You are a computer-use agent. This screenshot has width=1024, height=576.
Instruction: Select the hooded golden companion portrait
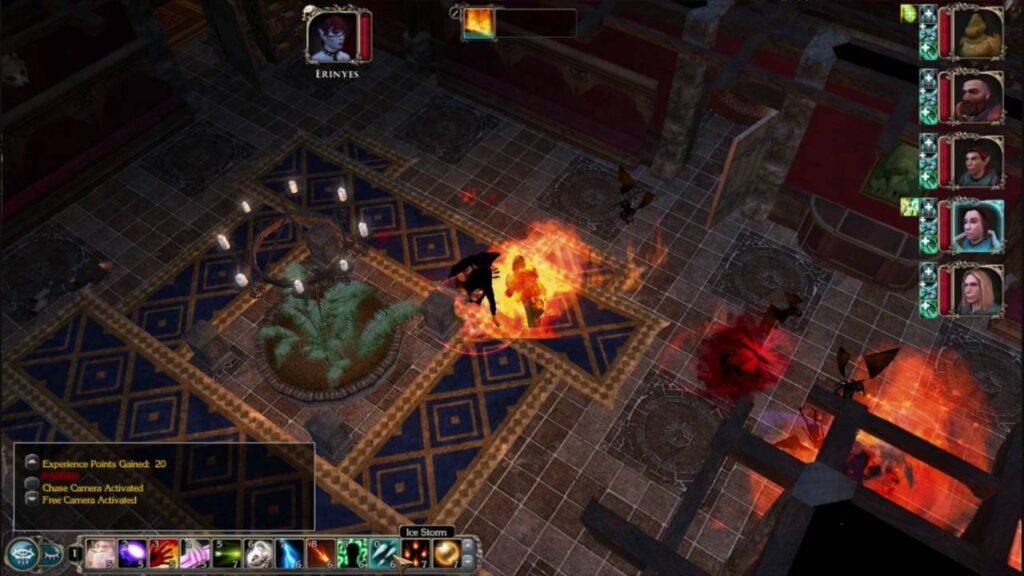(977, 32)
